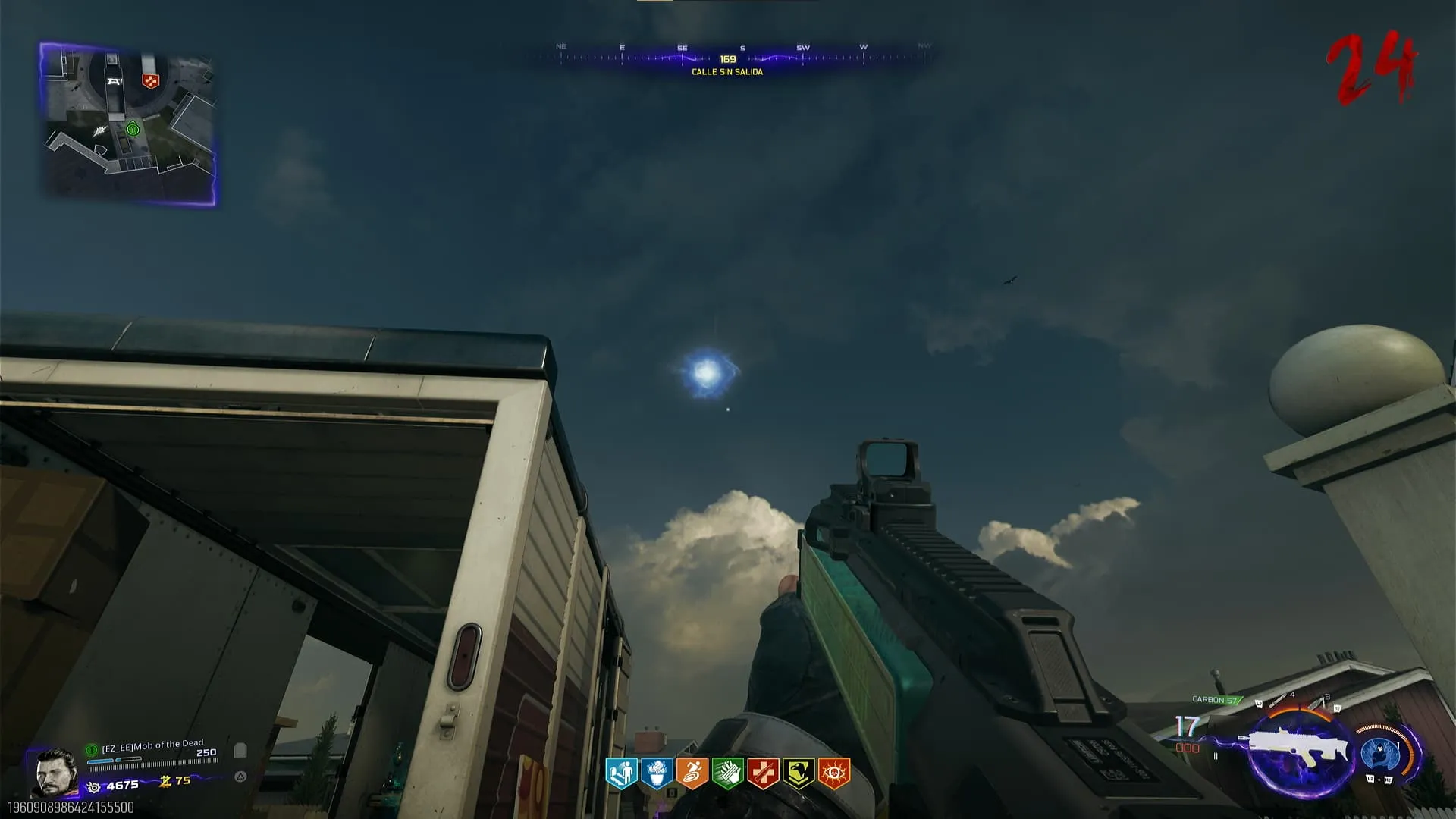Activate the blue hooded figure field upgrade
This screenshot has width=1456, height=819.
1379,753
